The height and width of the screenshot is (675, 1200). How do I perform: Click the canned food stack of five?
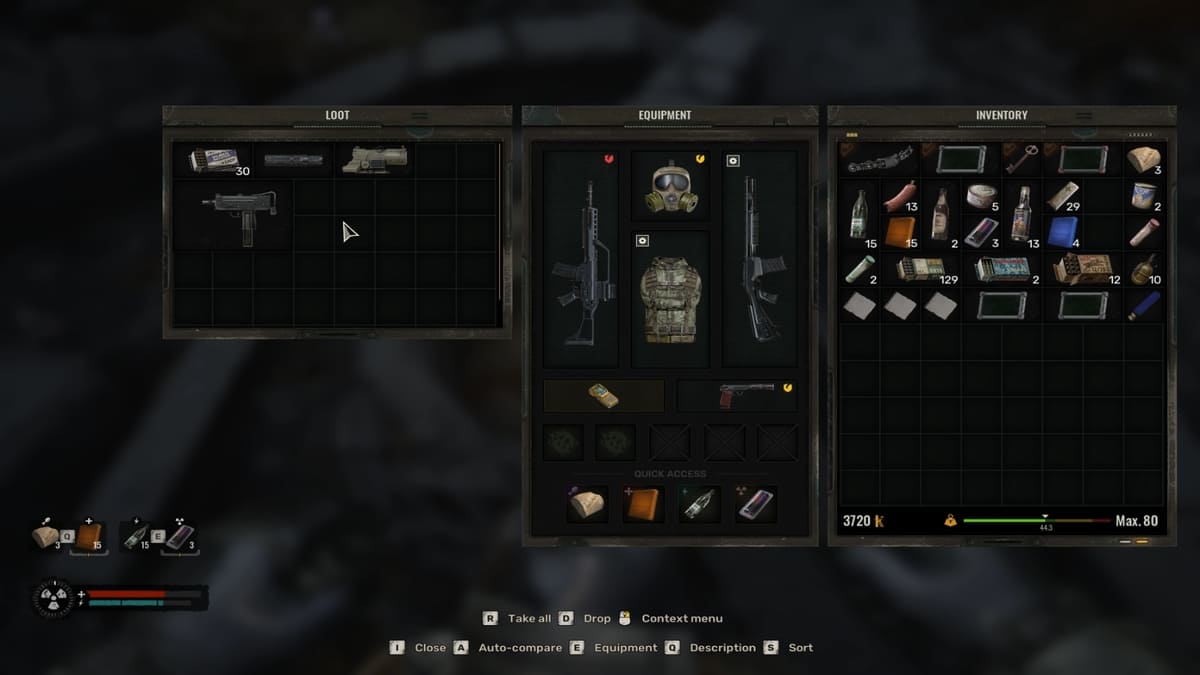coord(981,196)
